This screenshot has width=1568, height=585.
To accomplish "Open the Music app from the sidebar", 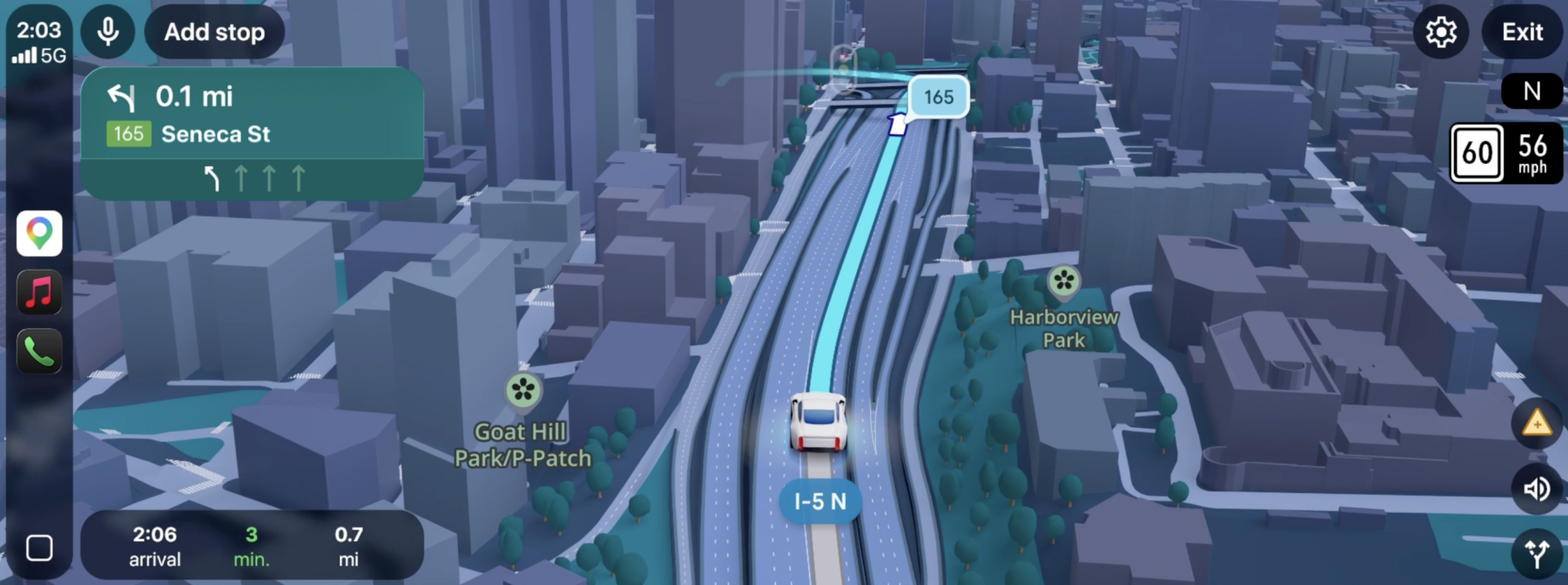I will [38, 291].
